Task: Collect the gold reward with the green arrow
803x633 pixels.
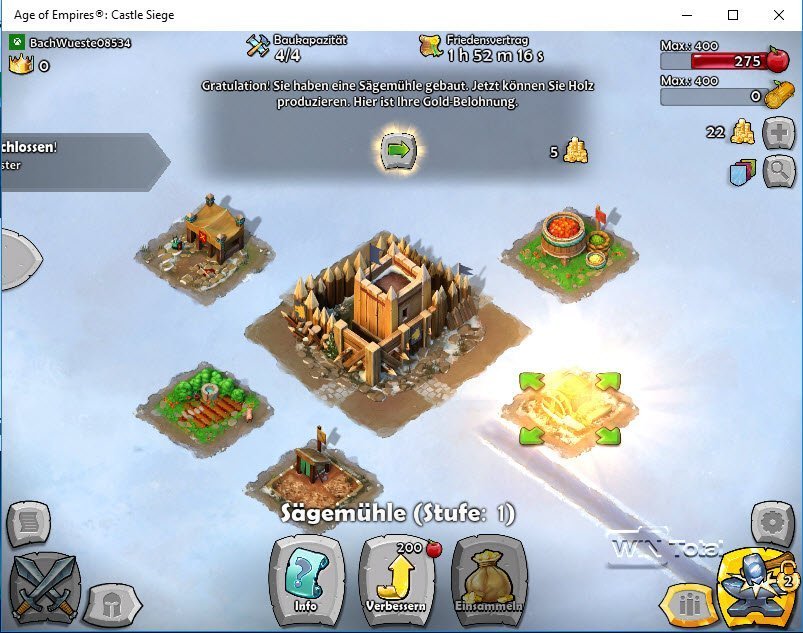Action: click(x=398, y=150)
